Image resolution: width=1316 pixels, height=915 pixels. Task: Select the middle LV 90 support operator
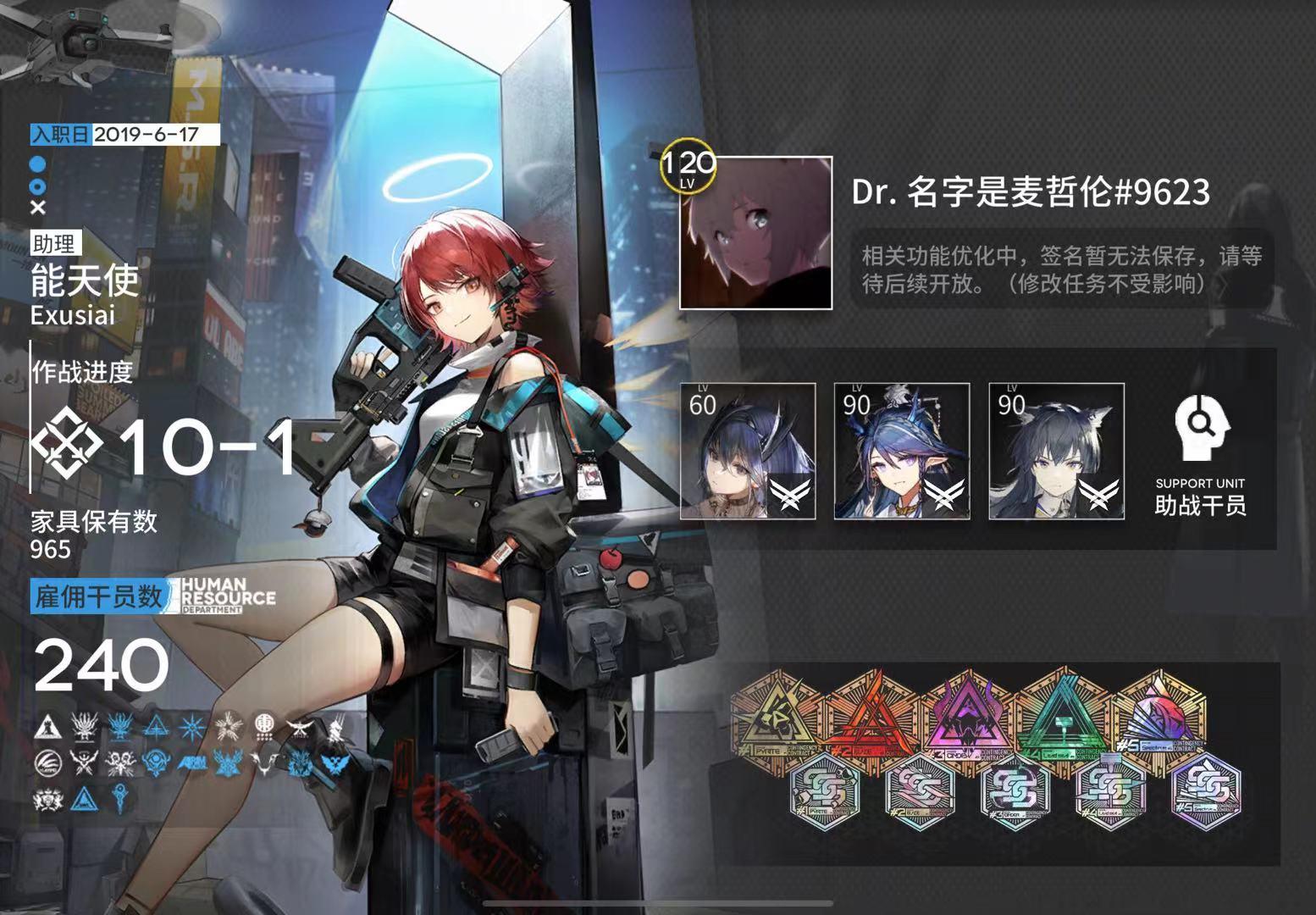[x=899, y=449]
